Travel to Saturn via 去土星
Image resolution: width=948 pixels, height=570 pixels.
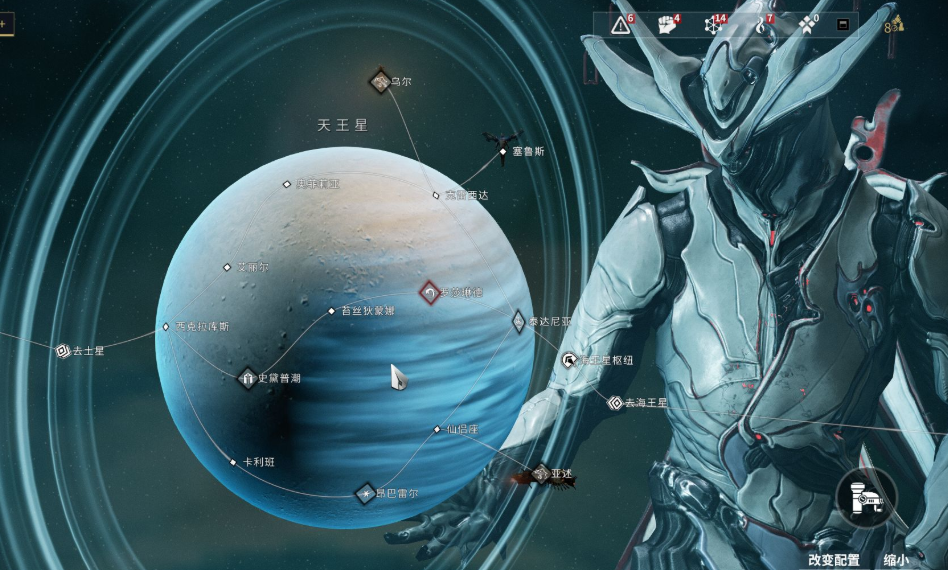(x=63, y=351)
